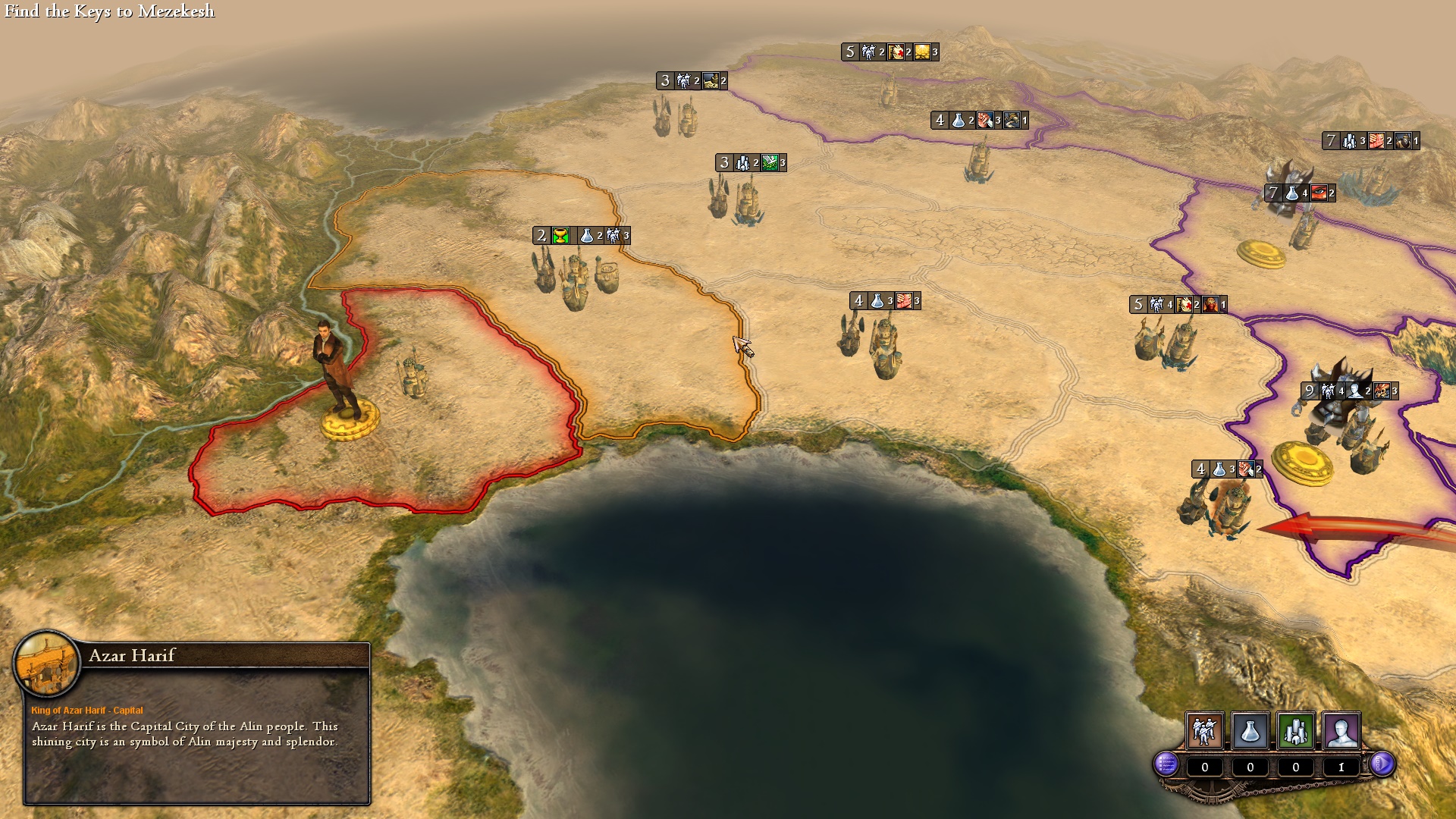Screen dimensions: 1456x819
Task: Select the purple hero bust icon
Action: pyautogui.click(x=1341, y=731)
